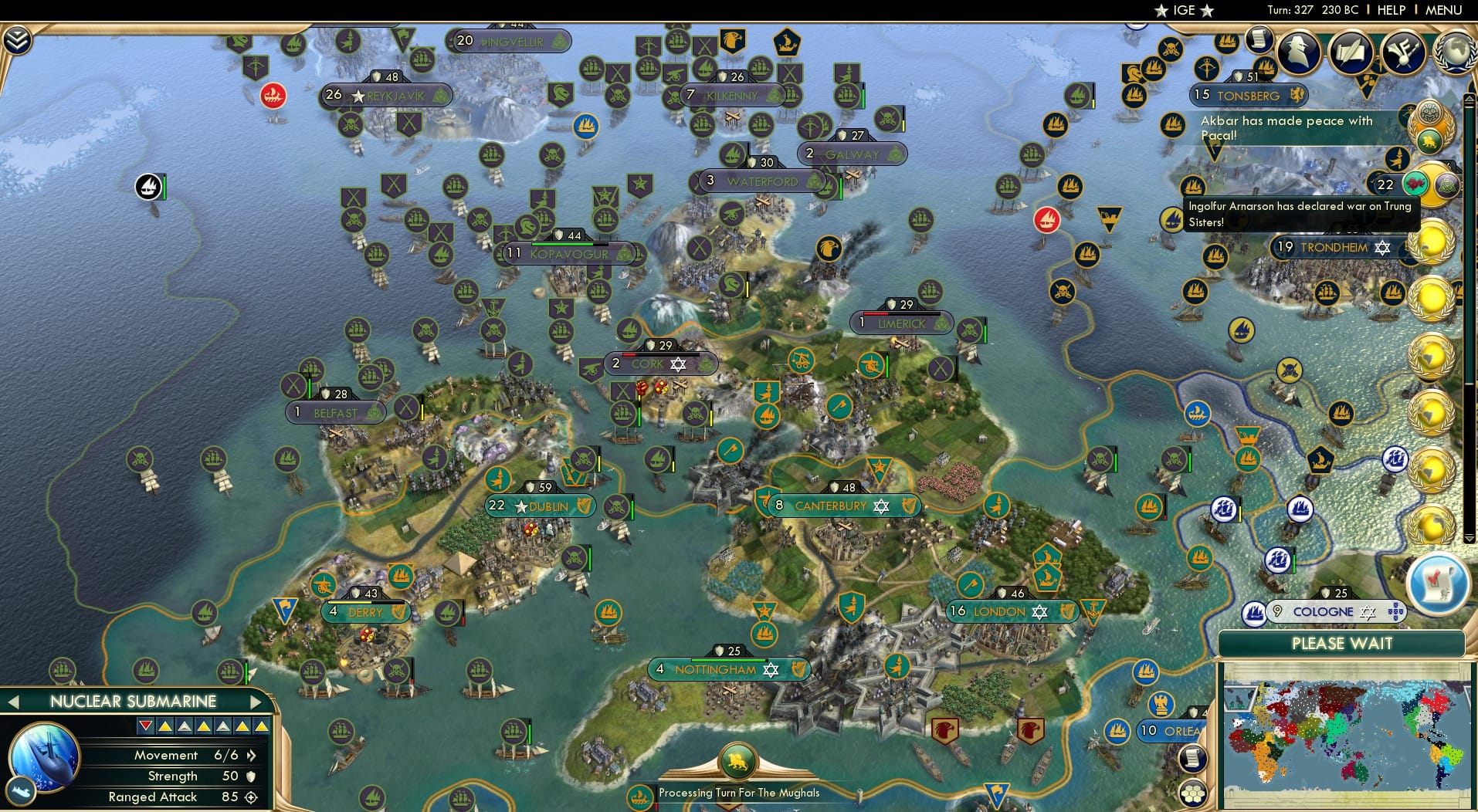1478x812 pixels.
Task: Select a silver promotion triangle on the unit panel
Action: [x=183, y=726]
